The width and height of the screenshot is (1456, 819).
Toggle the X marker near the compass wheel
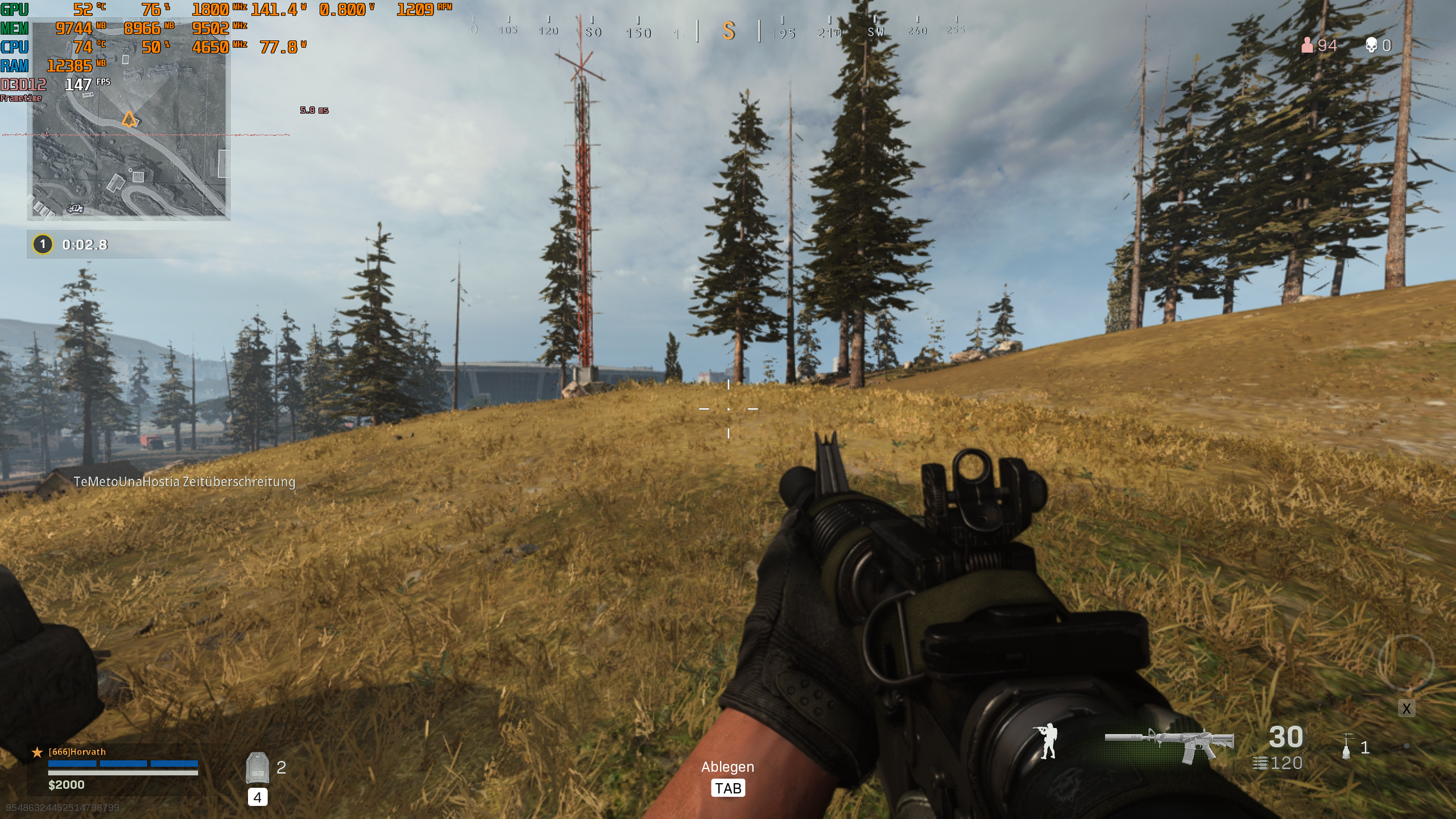(x=1407, y=709)
